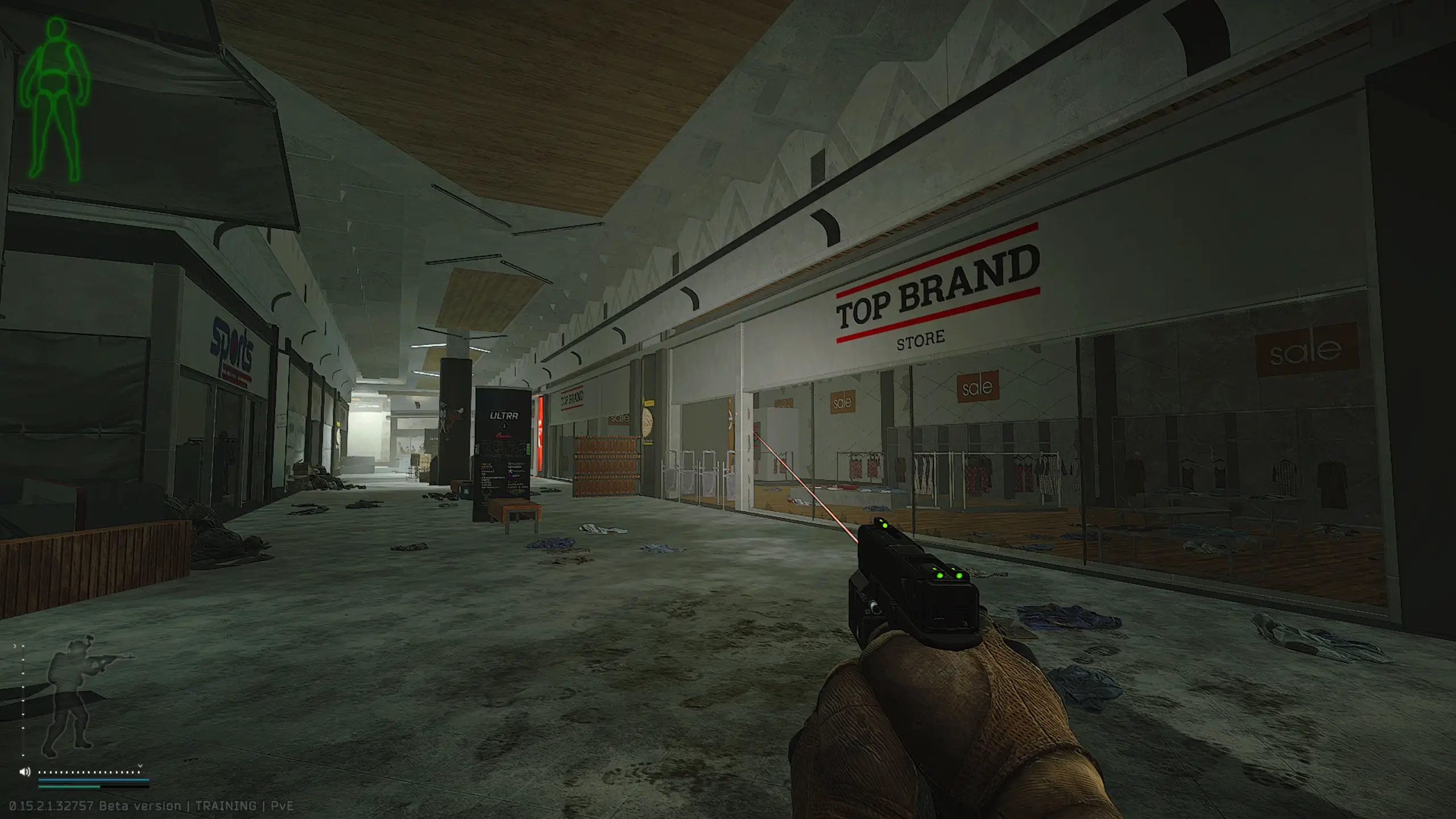The image size is (1456, 819).
Task: Click the speaker noise level icon
Action: point(24,772)
